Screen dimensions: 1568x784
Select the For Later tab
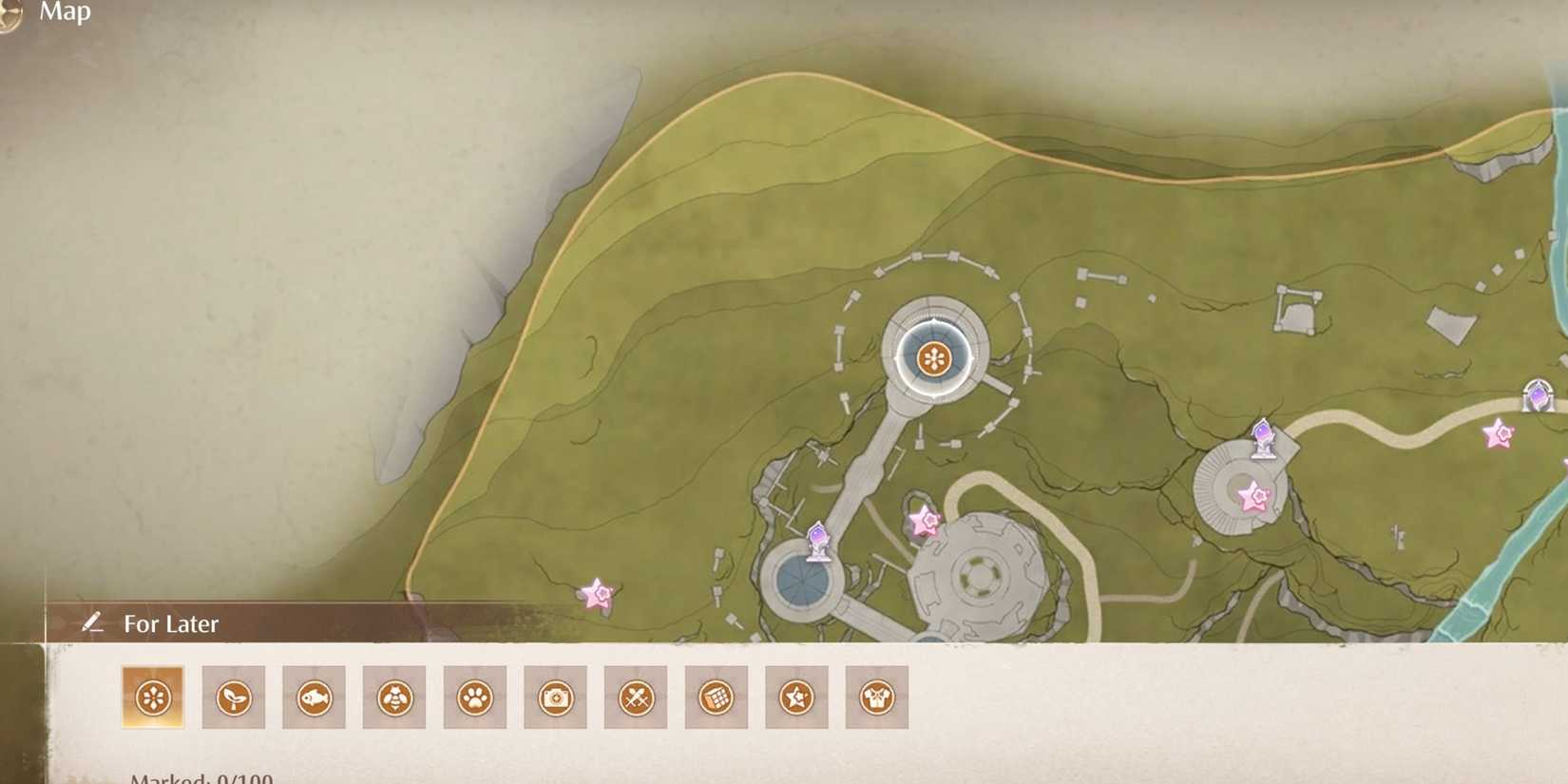(169, 624)
